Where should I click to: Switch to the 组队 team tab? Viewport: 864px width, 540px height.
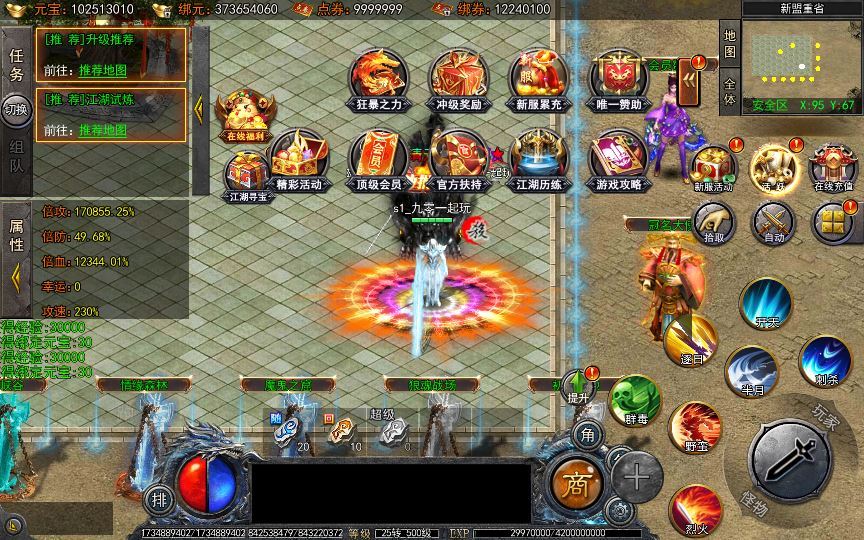coord(16,157)
